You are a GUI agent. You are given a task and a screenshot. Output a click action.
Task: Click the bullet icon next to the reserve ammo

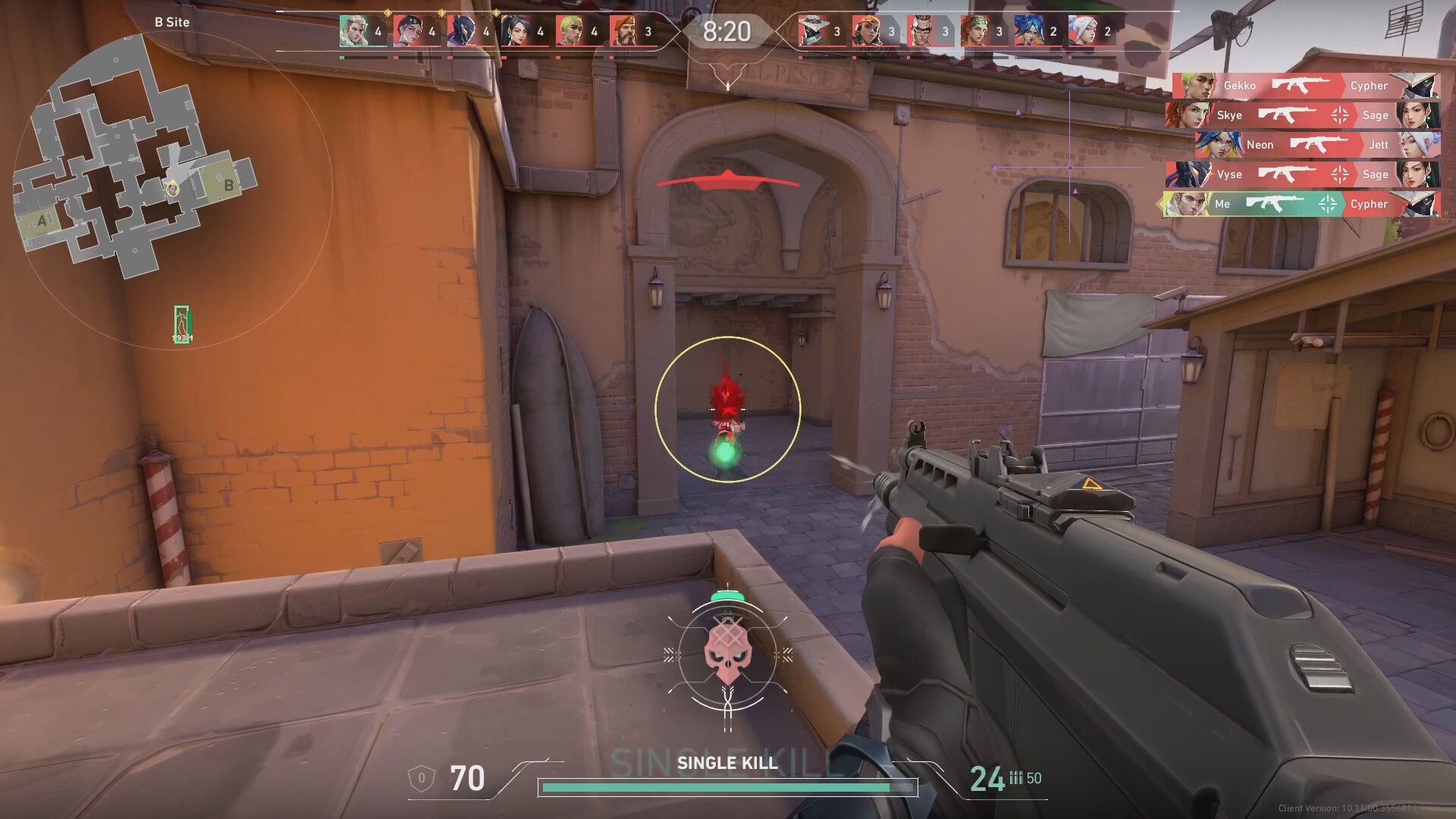click(x=1016, y=778)
